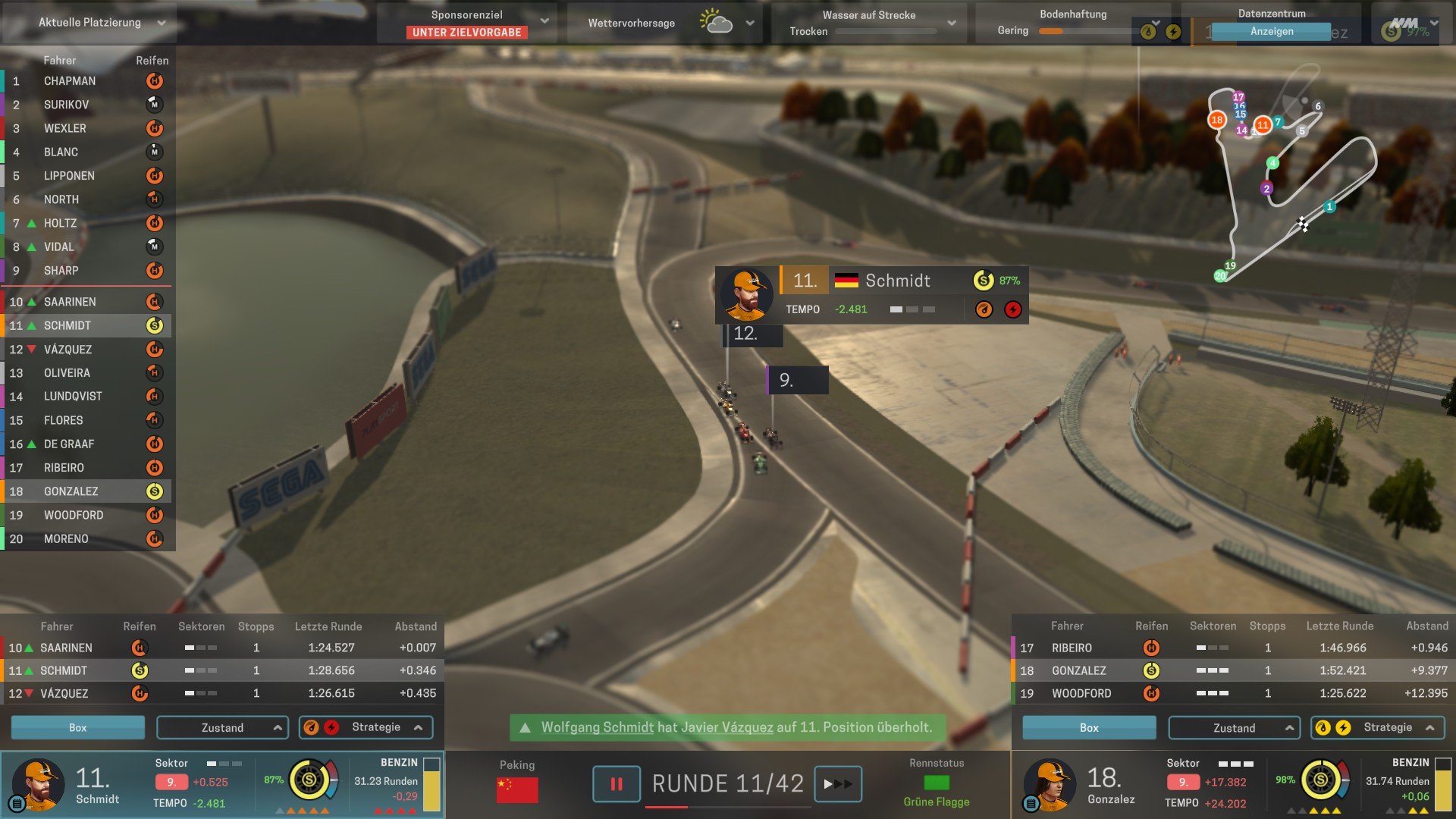Screen dimensions: 1456x819
Task: Expand Wasser auf Strecke panel
Action: click(x=951, y=23)
